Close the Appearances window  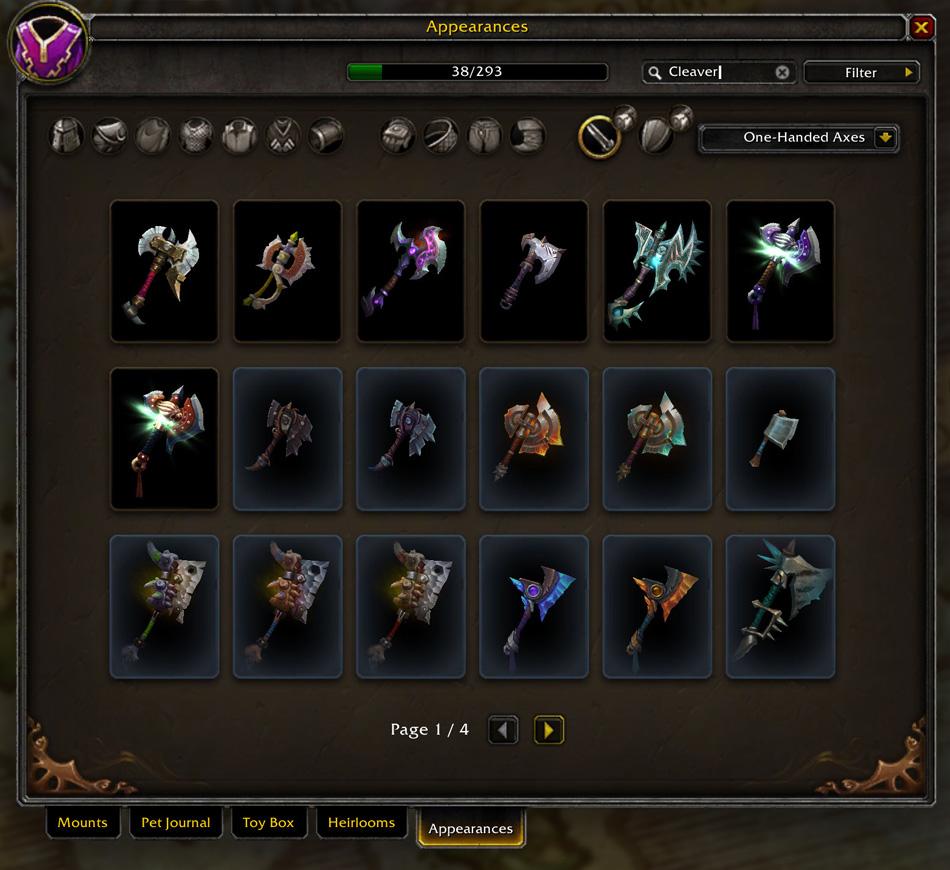(921, 28)
